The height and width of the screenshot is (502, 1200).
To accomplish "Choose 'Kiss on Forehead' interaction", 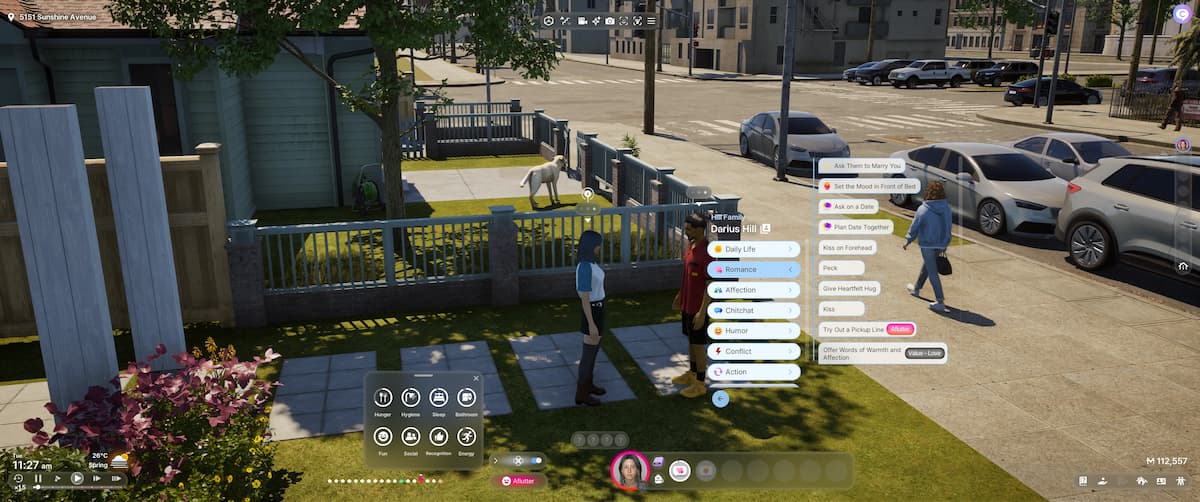I will click(x=847, y=247).
